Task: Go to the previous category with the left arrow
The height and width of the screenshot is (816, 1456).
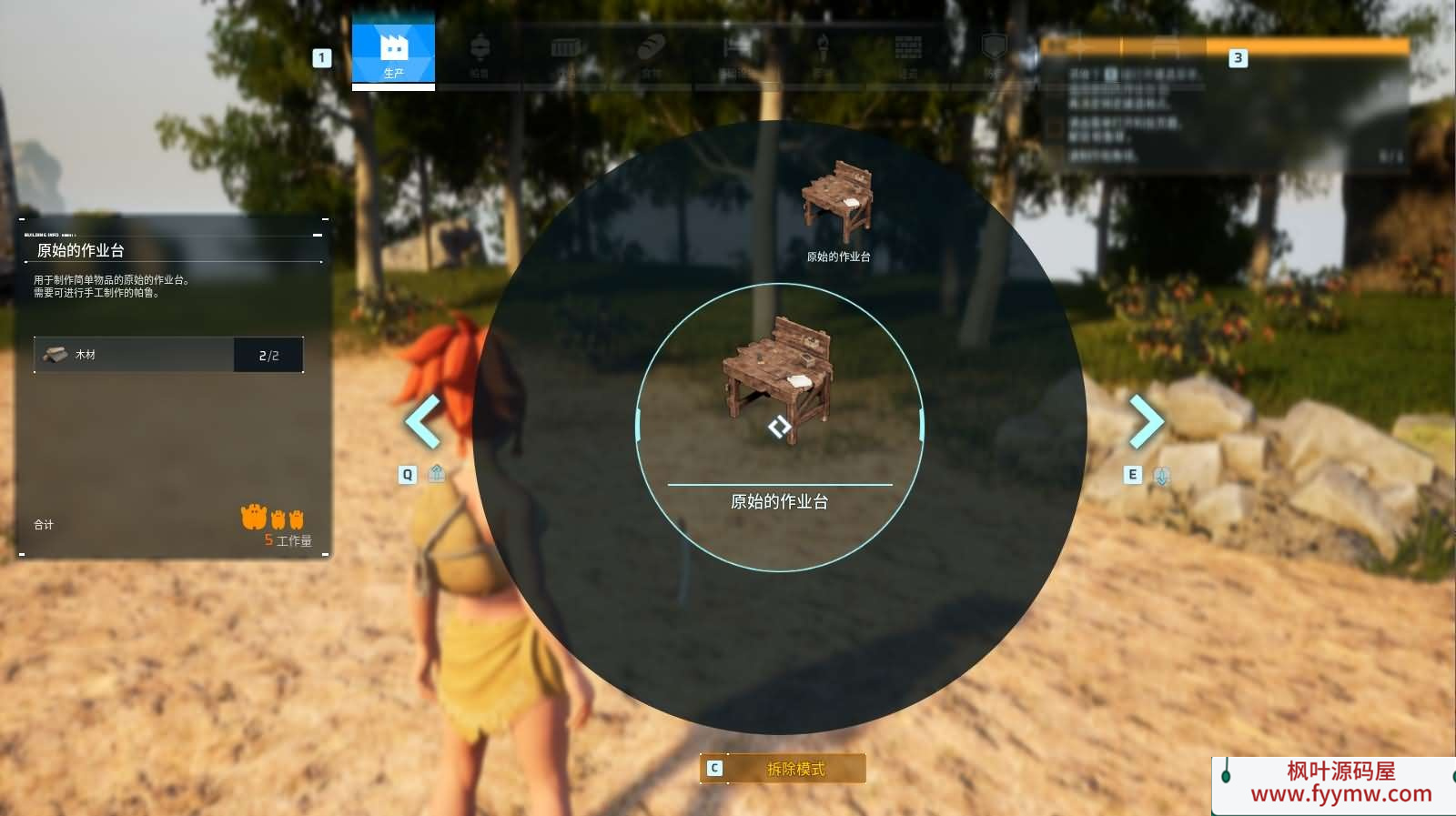Action: 422,421
